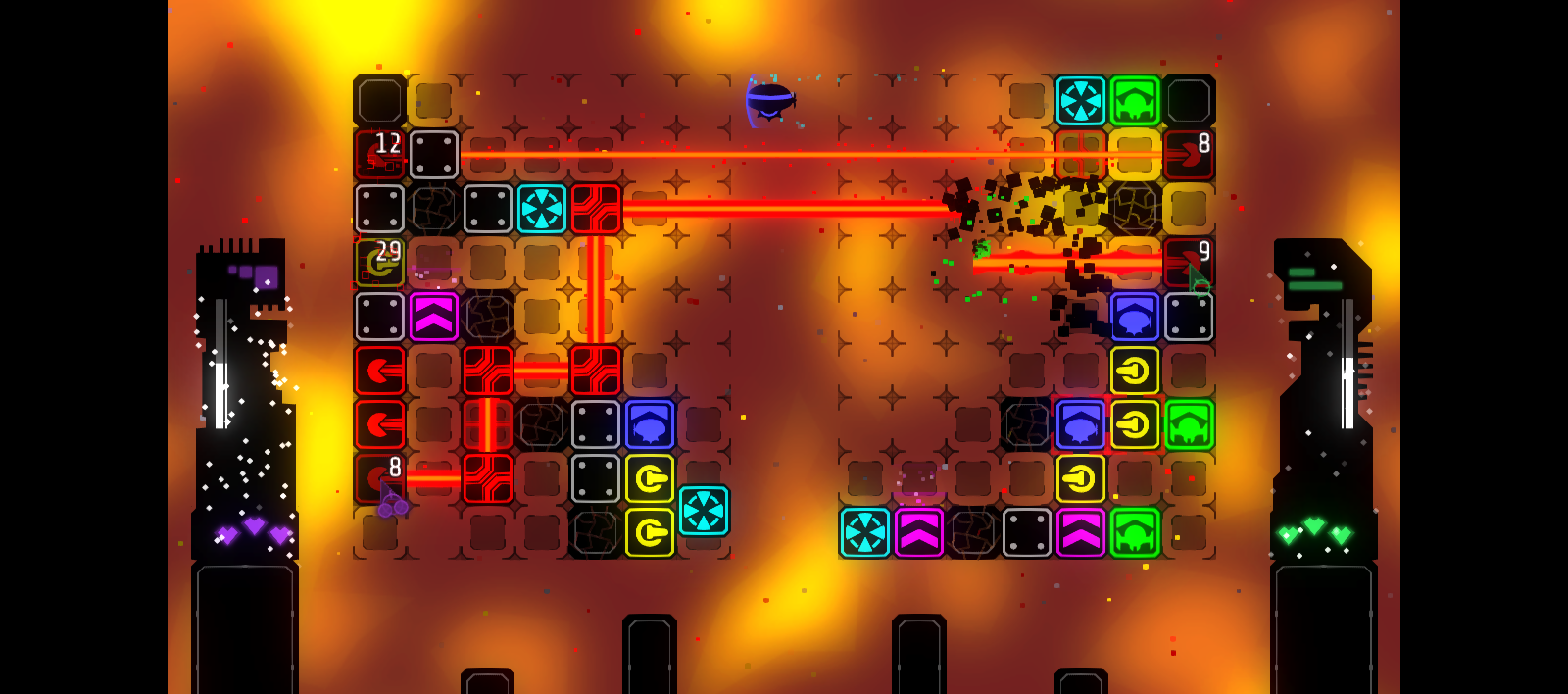Select the red arrow tile numbered 9
The height and width of the screenshot is (694, 1568).
[1188, 263]
